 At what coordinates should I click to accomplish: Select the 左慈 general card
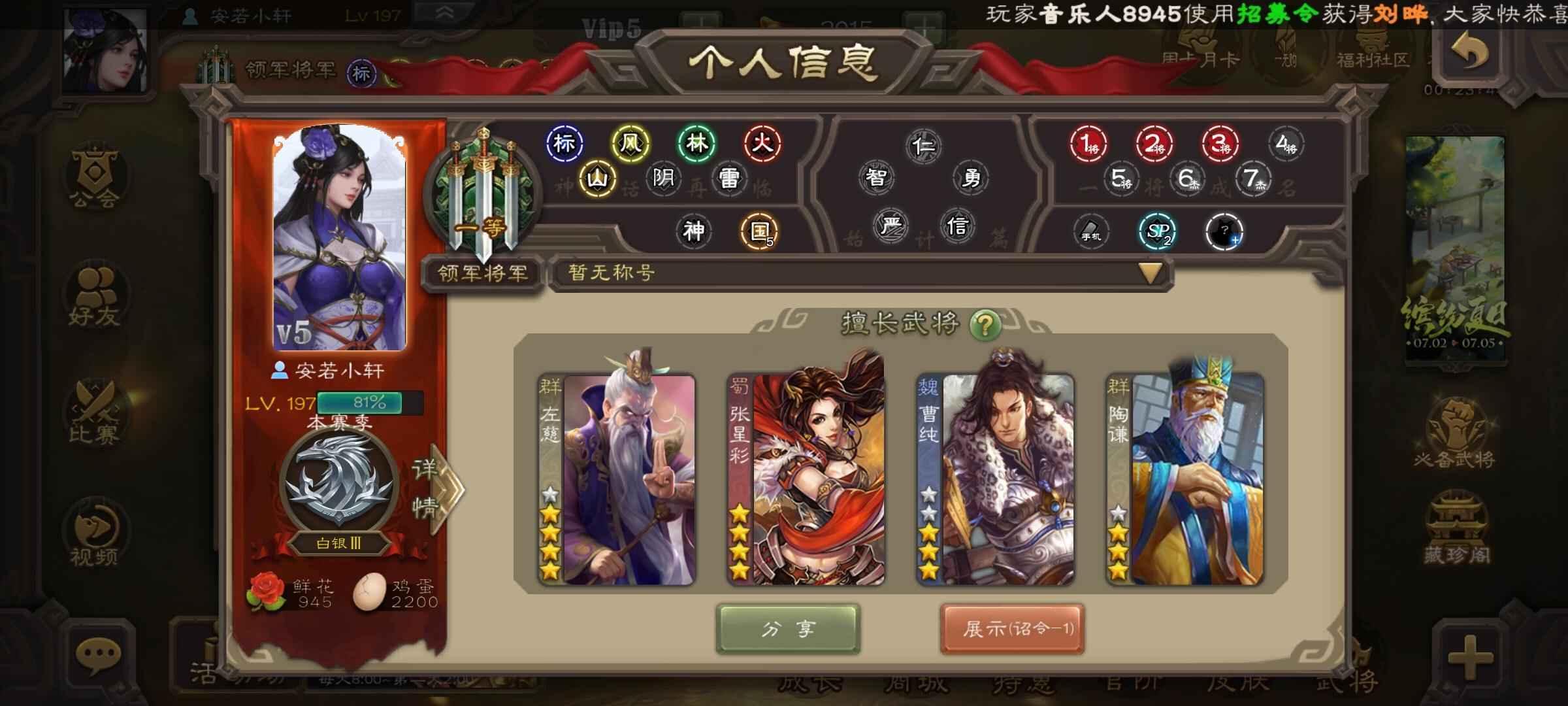[617, 479]
